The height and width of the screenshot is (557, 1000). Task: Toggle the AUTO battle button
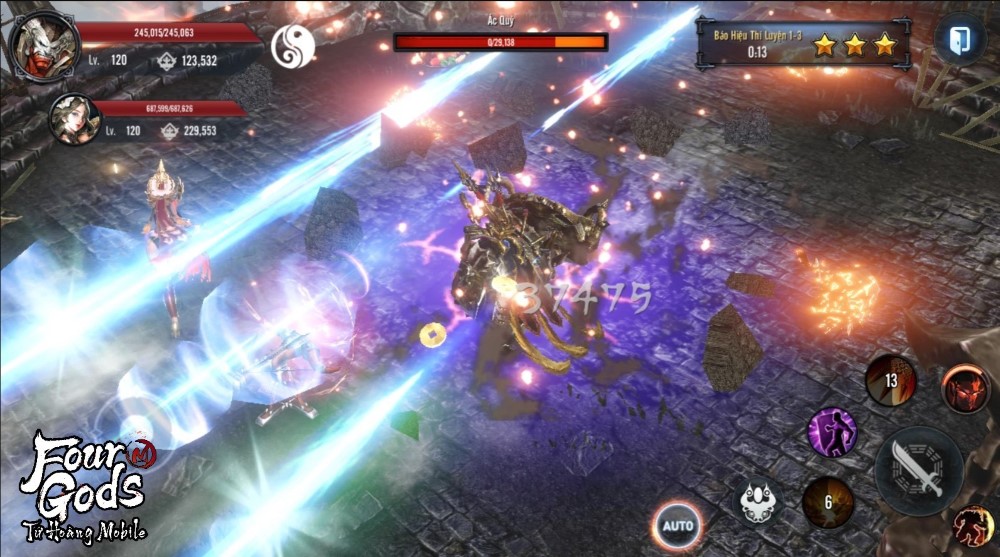click(677, 525)
